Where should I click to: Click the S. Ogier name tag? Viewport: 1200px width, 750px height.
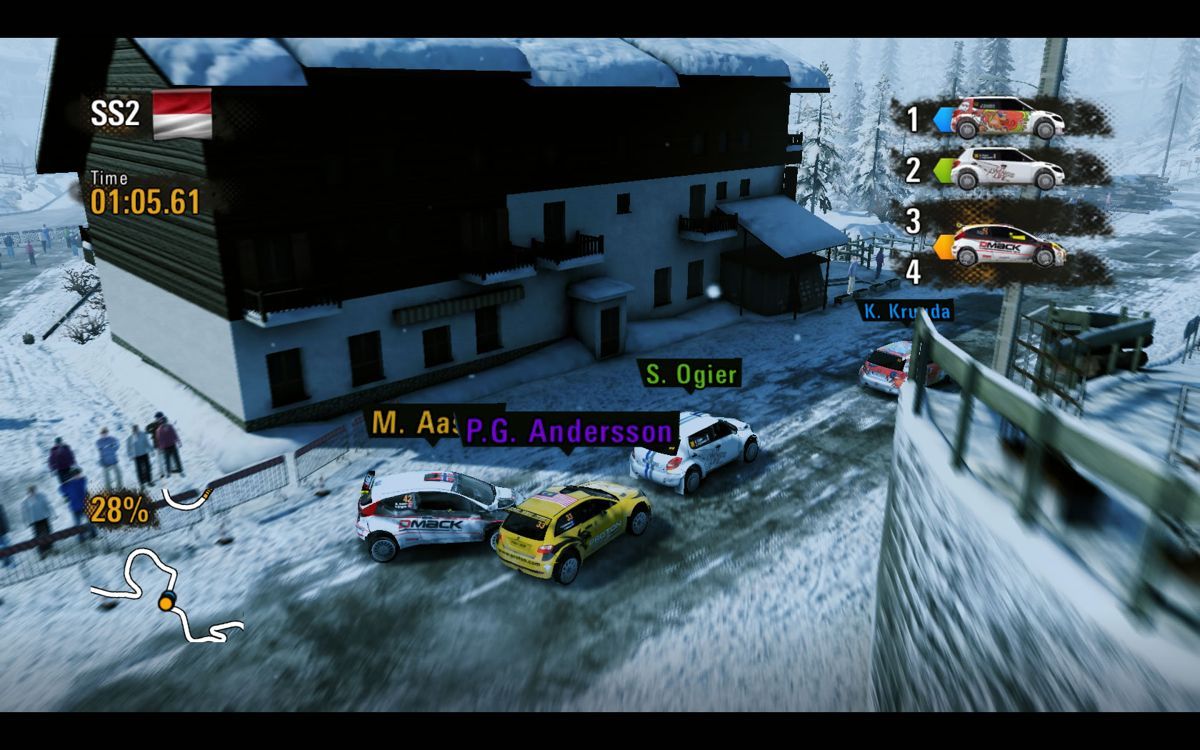pyautogui.click(x=690, y=375)
